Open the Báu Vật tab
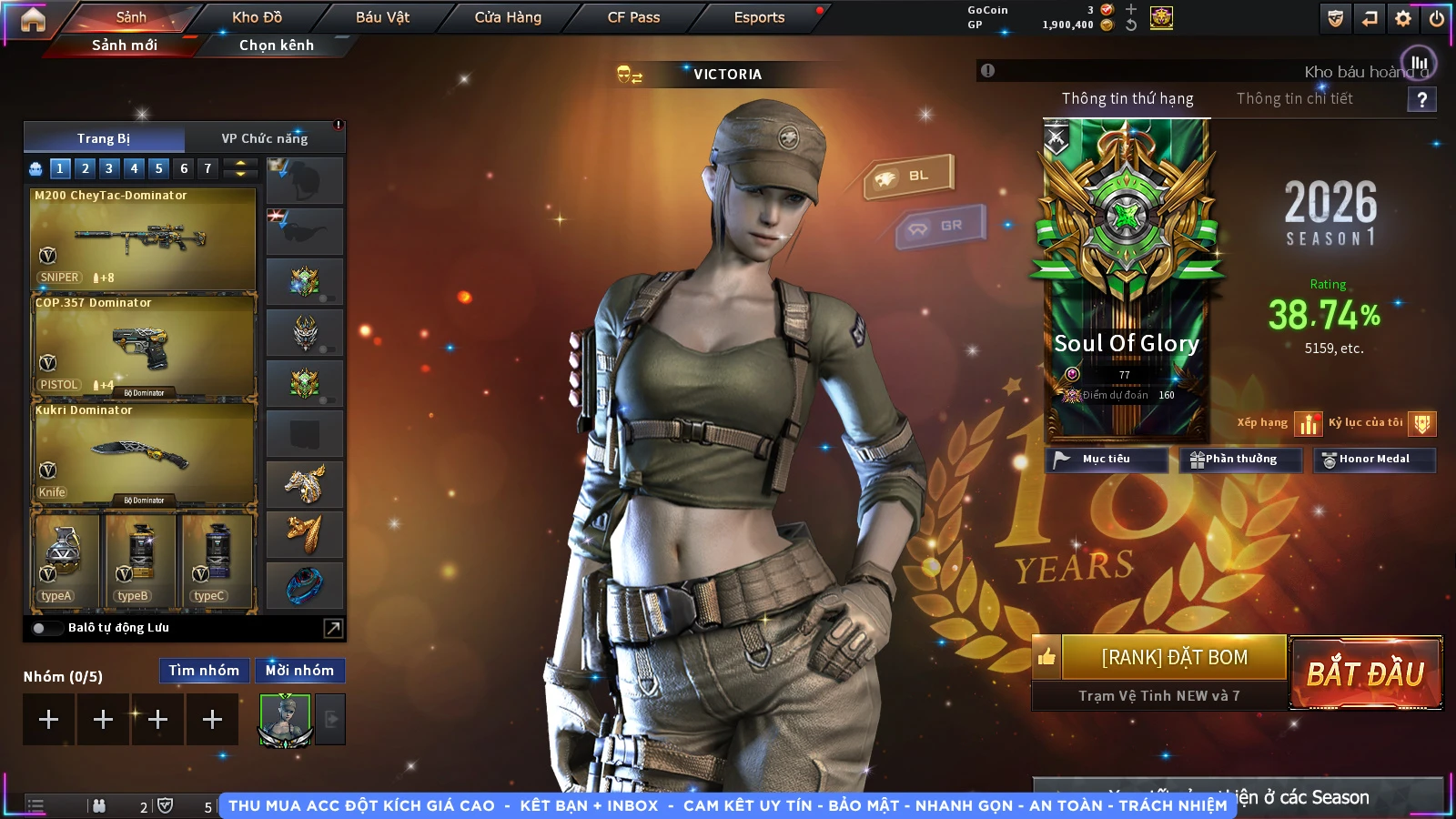 382,17
